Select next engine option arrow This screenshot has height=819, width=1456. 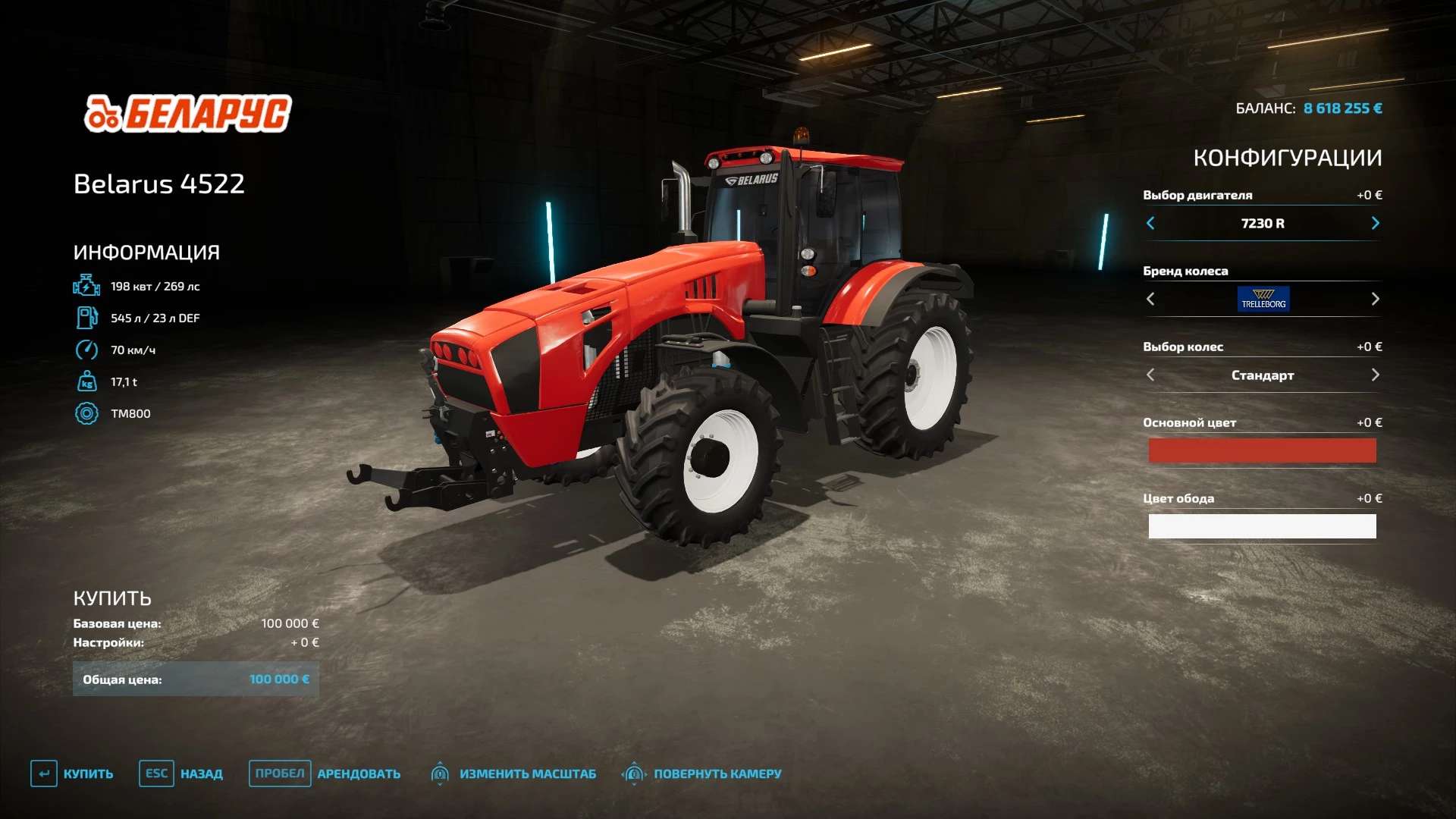pos(1375,223)
